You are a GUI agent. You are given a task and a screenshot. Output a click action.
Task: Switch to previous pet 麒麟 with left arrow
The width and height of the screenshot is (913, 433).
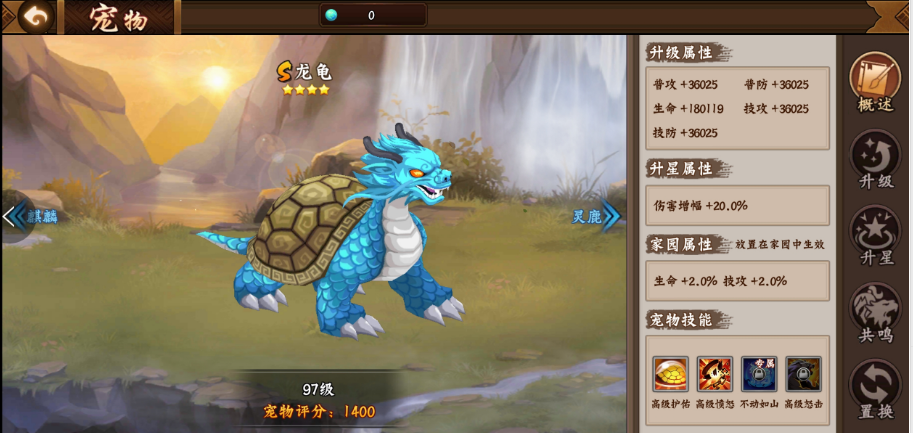(14, 216)
